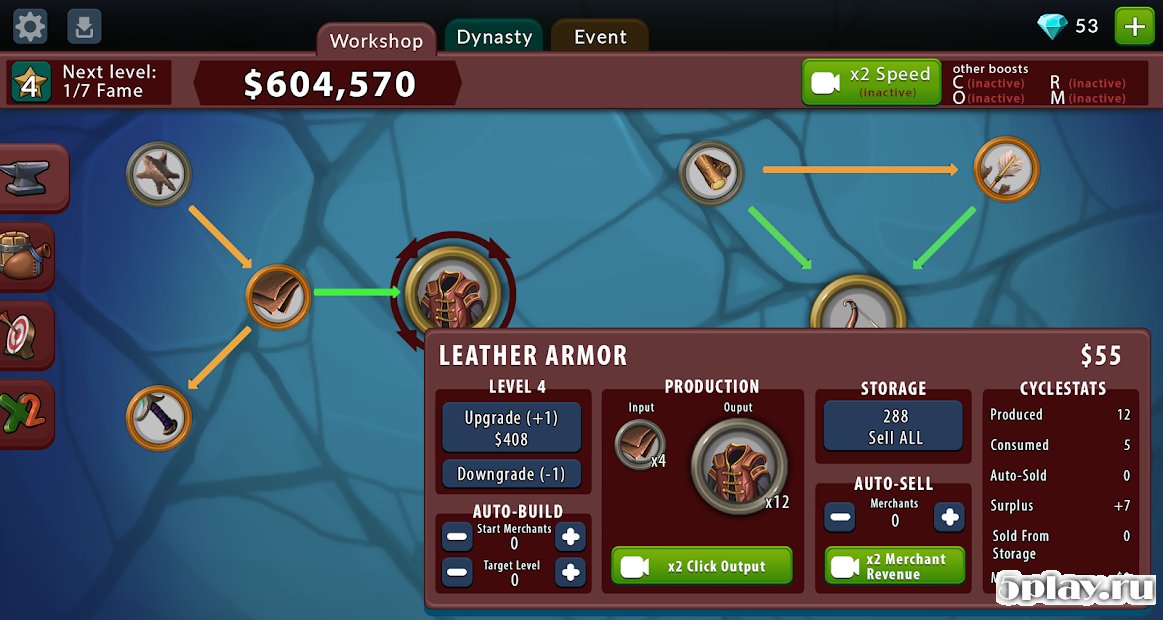Viewport: 1163px width, 620px height.
Task: Click the download/save icon button
Action: click(85, 26)
